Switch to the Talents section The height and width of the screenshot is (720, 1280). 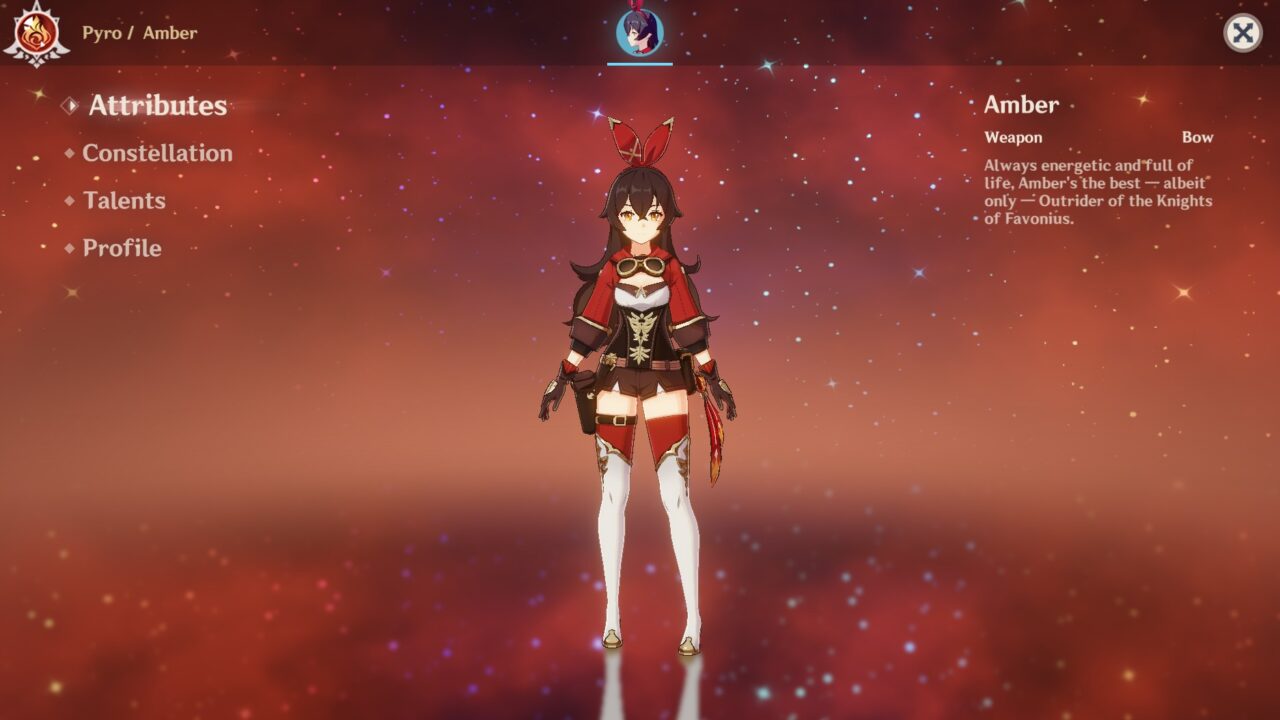click(x=126, y=201)
